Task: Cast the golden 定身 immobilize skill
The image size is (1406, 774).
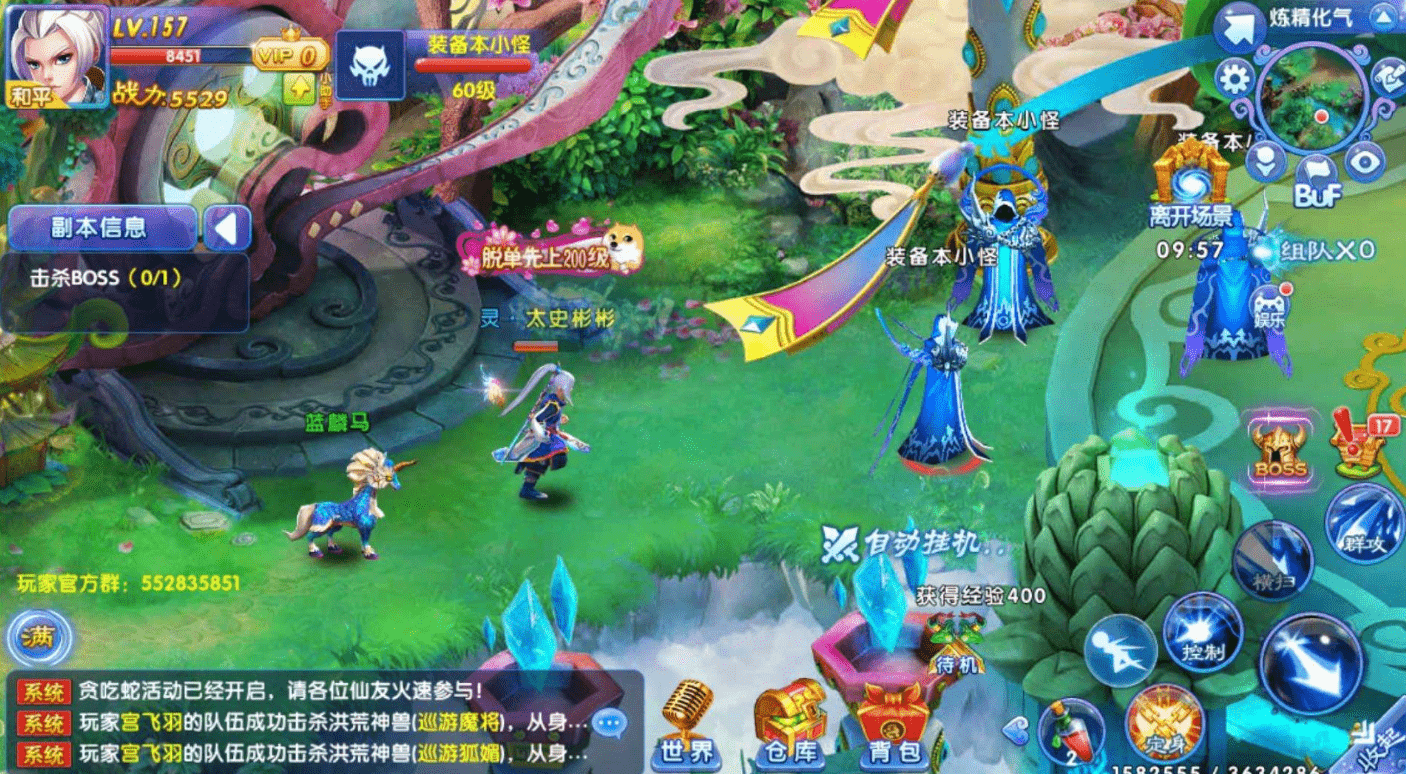Action: [x=1162, y=725]
